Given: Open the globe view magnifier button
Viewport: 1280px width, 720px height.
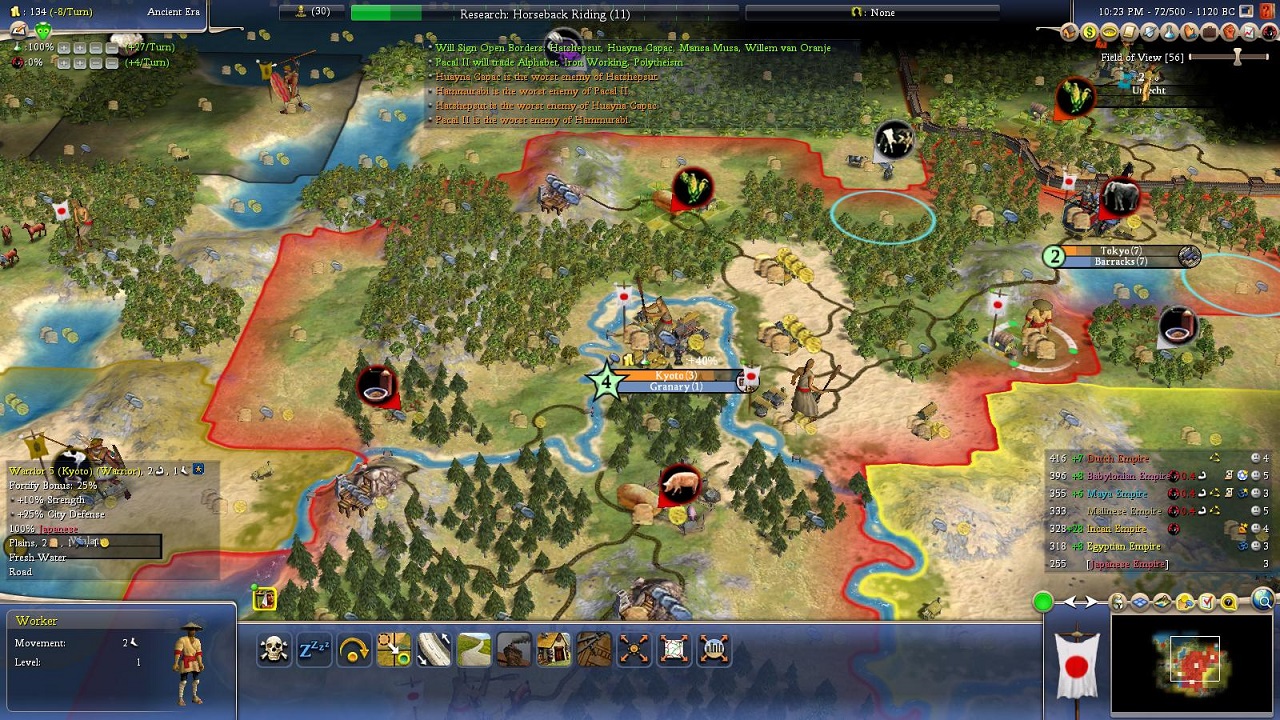Looking at the screenshot, I should (x=1263, y=601).
